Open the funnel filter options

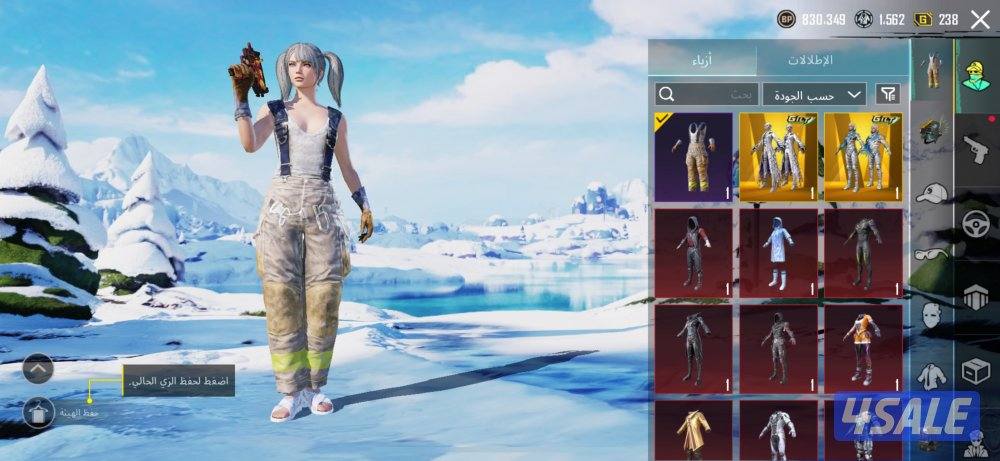tap(887, 94)
